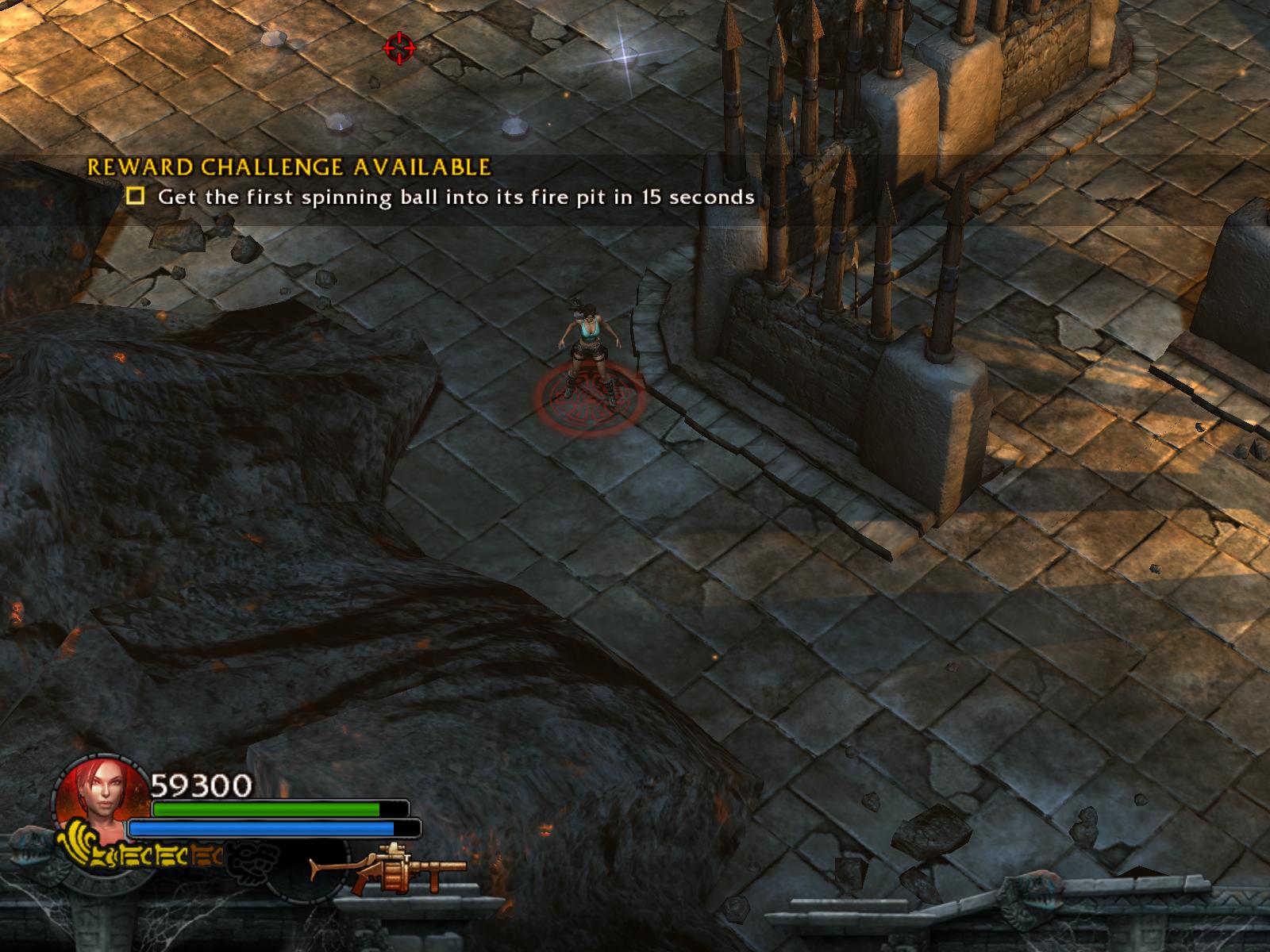This screenshot has width=1270, height=952.
Task: Open the Reward Challenge Available tracker
Action: pyautogui.click(x=289, y=167)
